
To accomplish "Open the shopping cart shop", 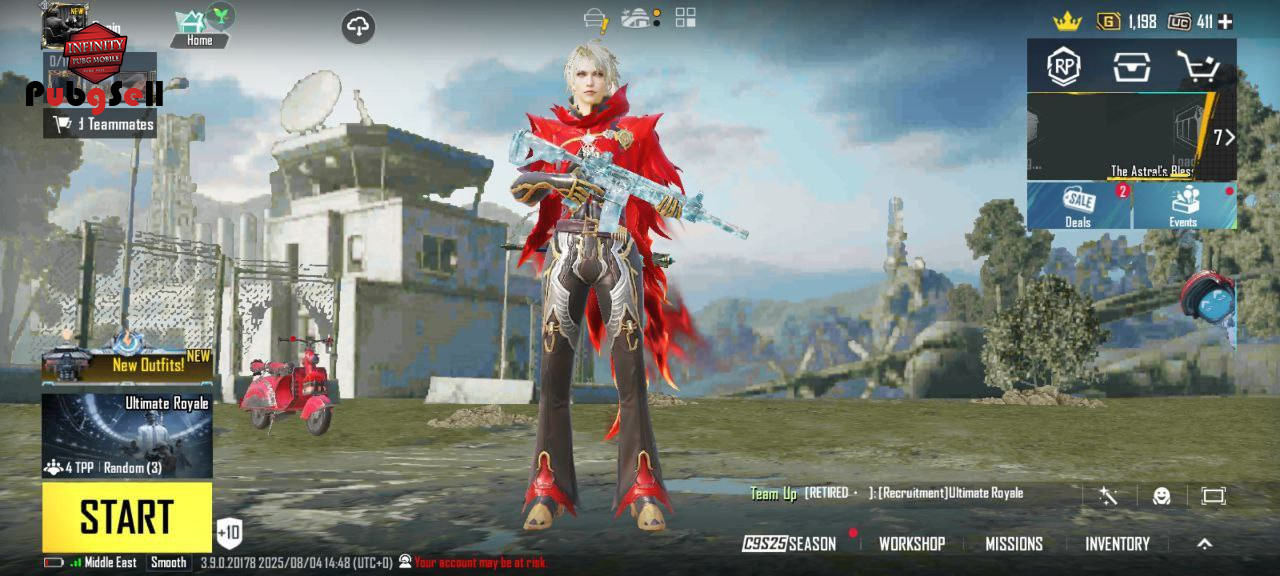I will (1197, 67).
